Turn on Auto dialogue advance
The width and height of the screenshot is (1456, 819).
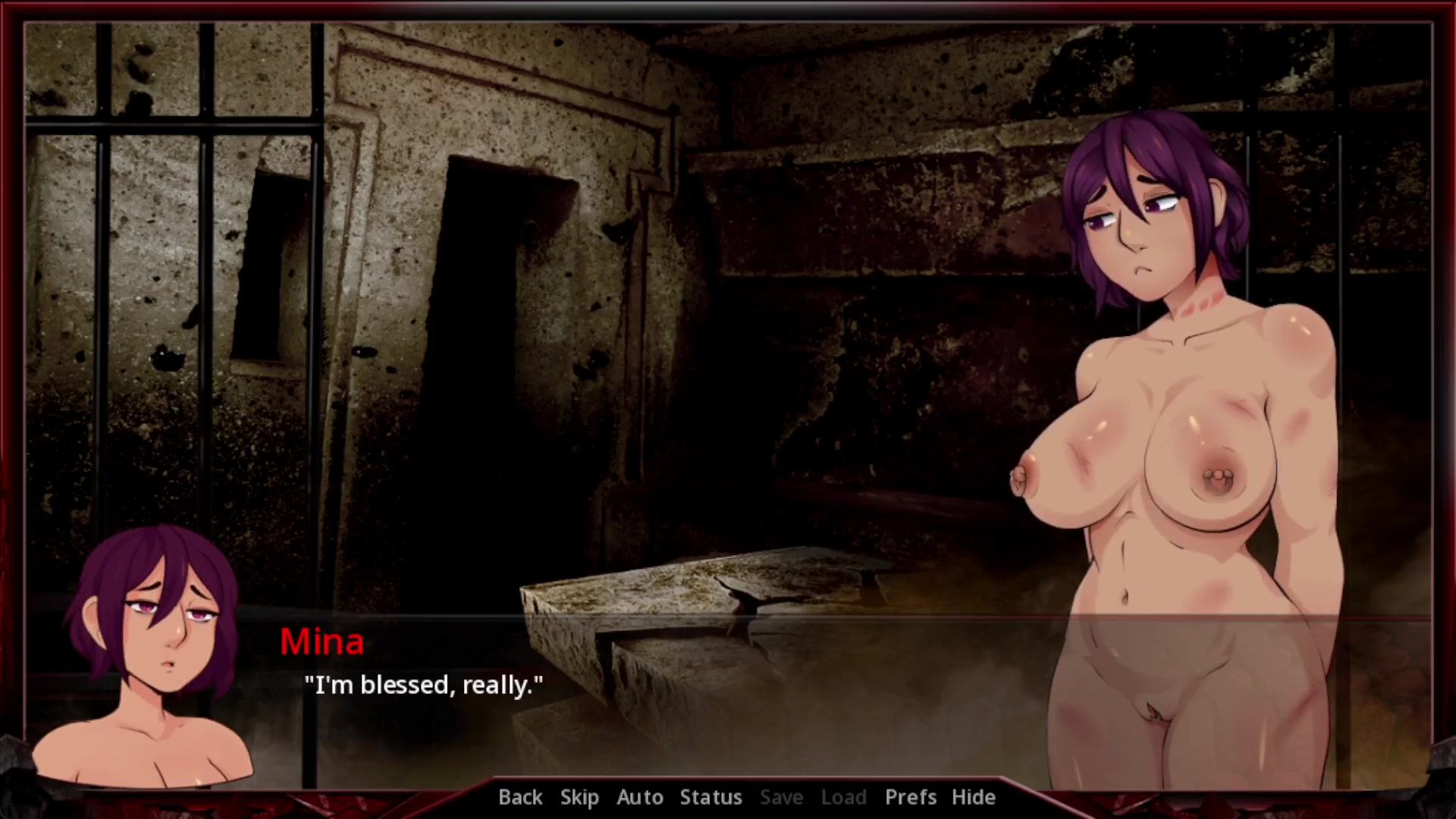click(640, 797)
